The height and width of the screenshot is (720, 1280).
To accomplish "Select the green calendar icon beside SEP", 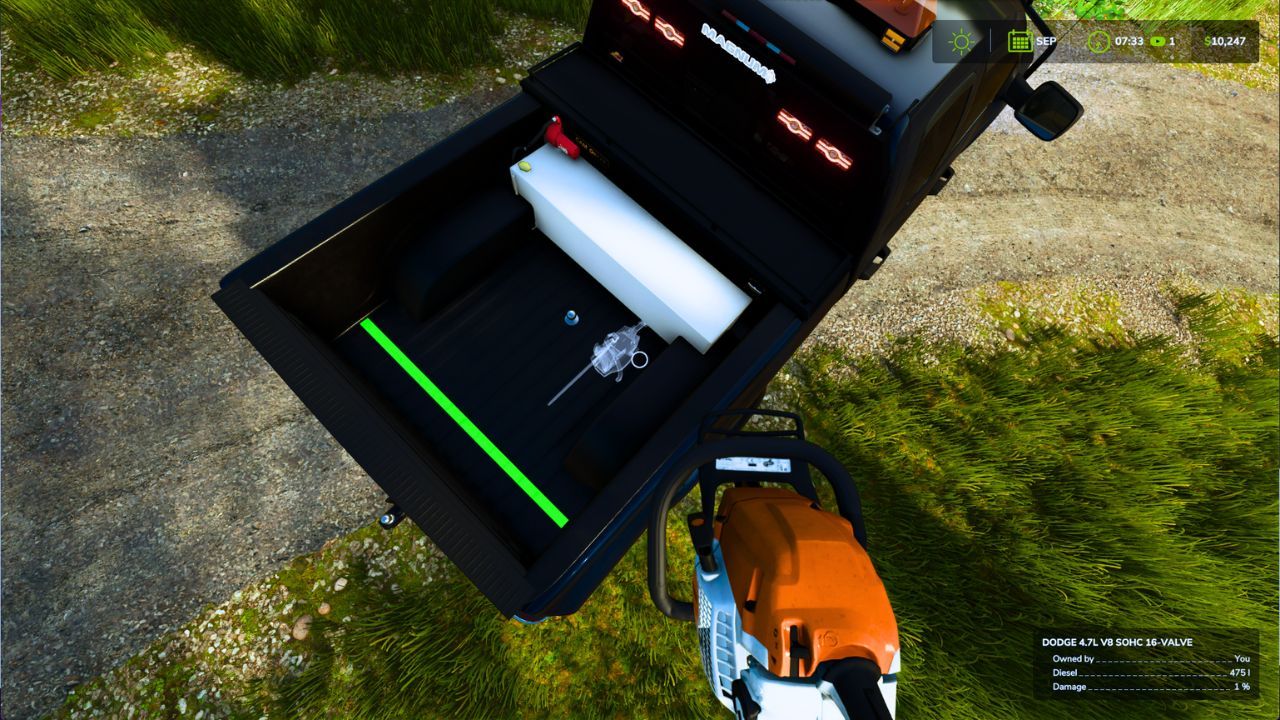I will coord(1019,41).
